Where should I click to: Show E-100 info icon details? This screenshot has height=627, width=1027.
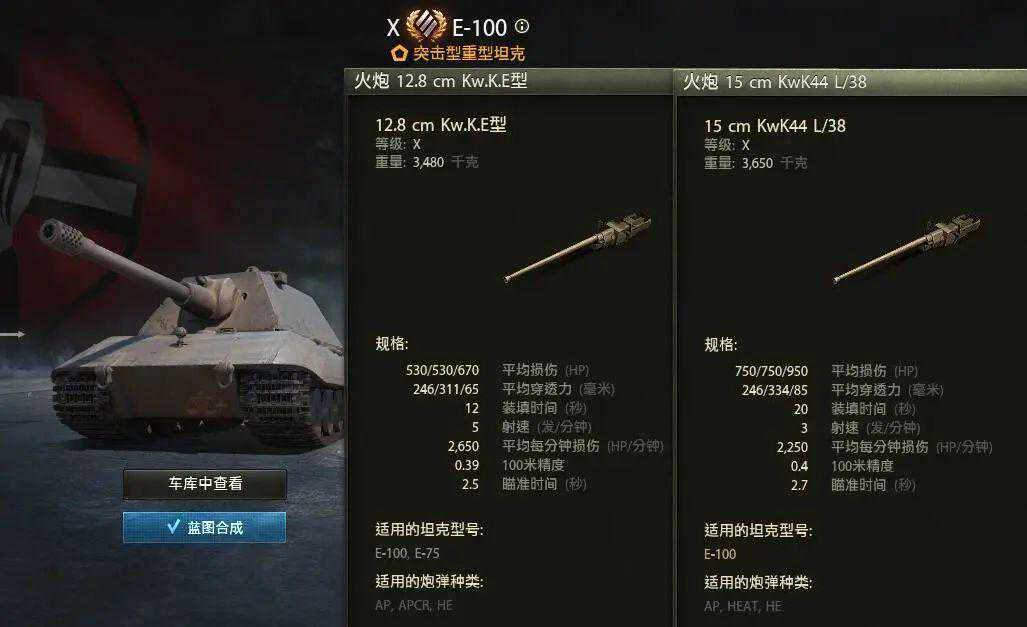pos(522,27)
